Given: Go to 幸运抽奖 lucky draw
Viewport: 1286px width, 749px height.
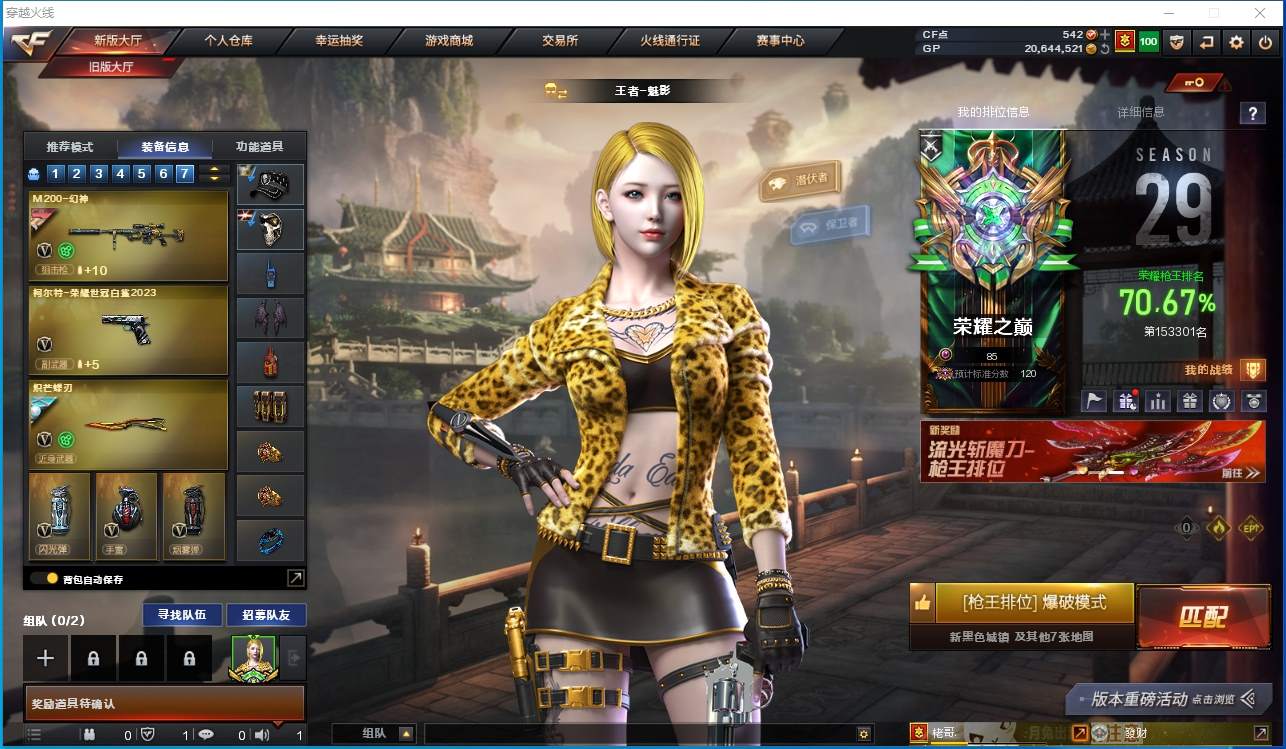Looking at the screenshot, I should (339, 41).
